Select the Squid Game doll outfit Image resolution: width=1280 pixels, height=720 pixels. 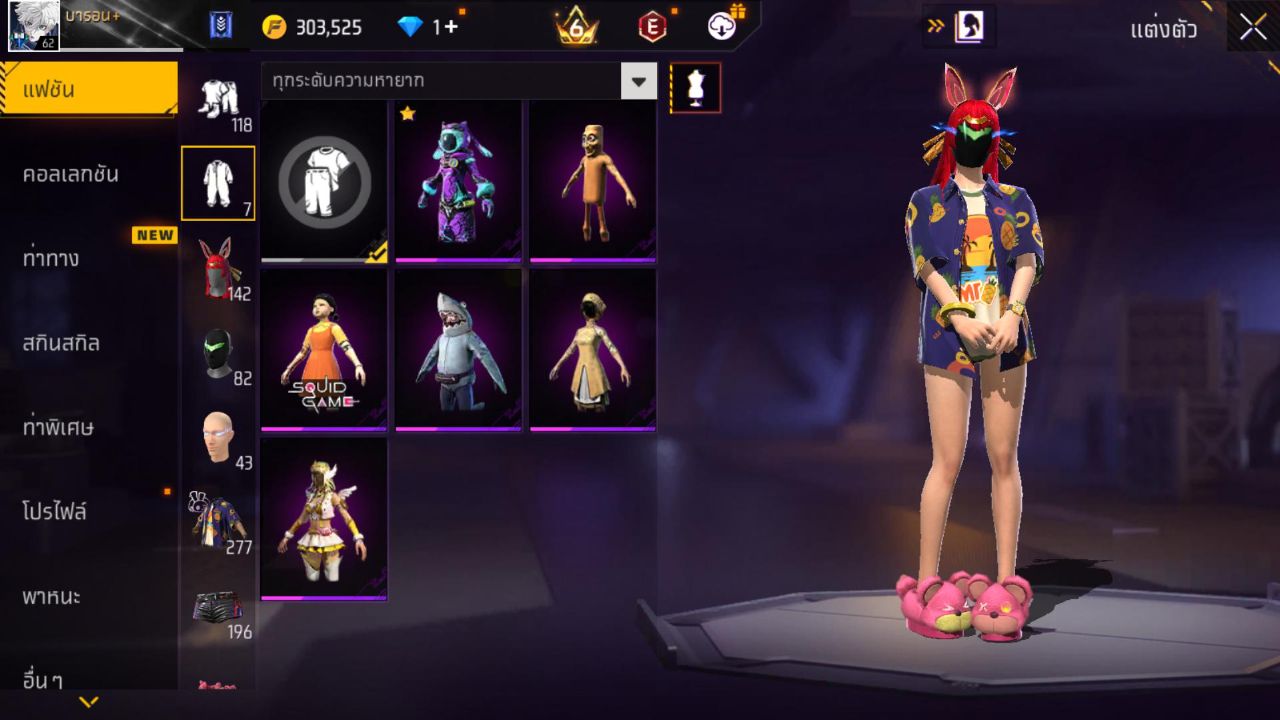point(324,349)
